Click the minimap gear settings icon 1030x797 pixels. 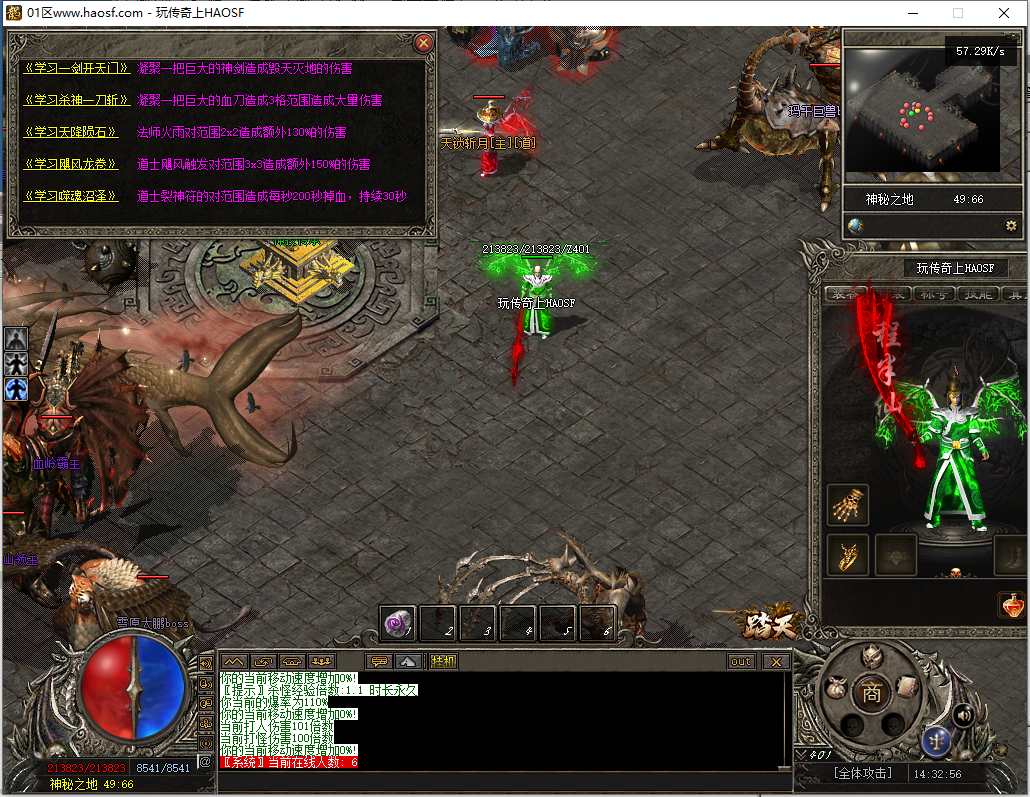tap(1011, 226)
